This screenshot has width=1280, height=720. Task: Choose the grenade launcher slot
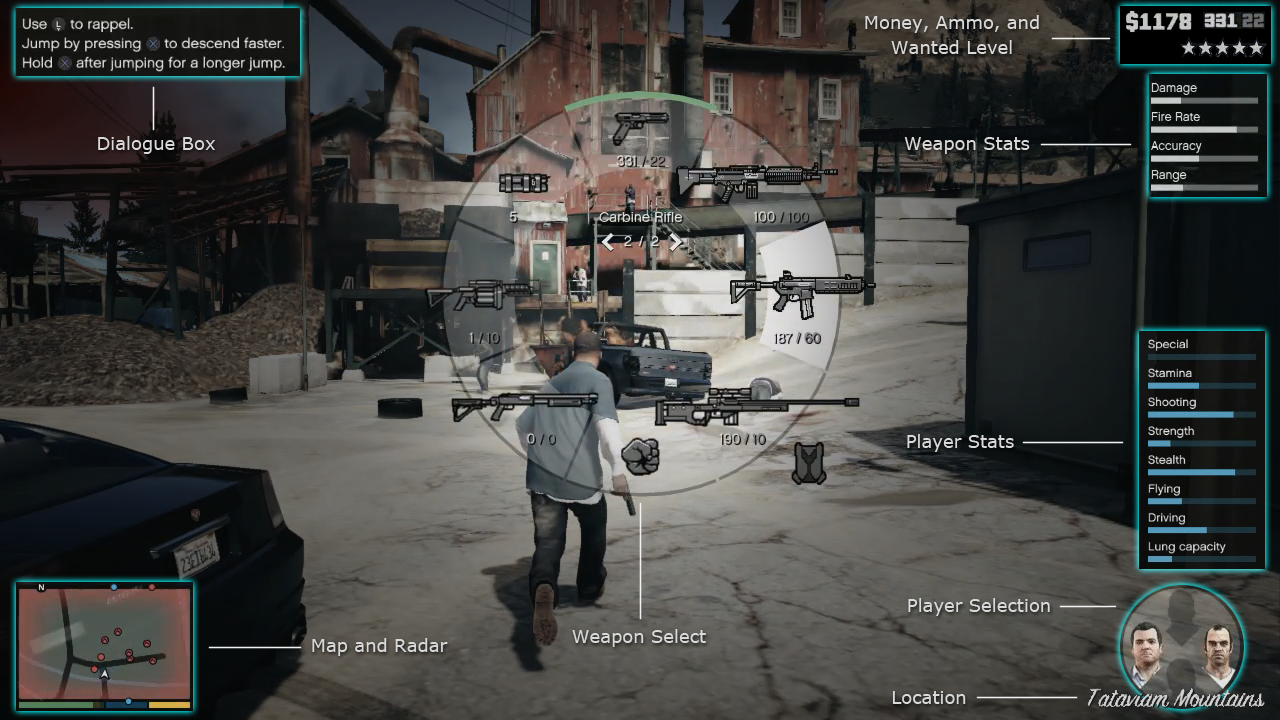tap(483, 294)
